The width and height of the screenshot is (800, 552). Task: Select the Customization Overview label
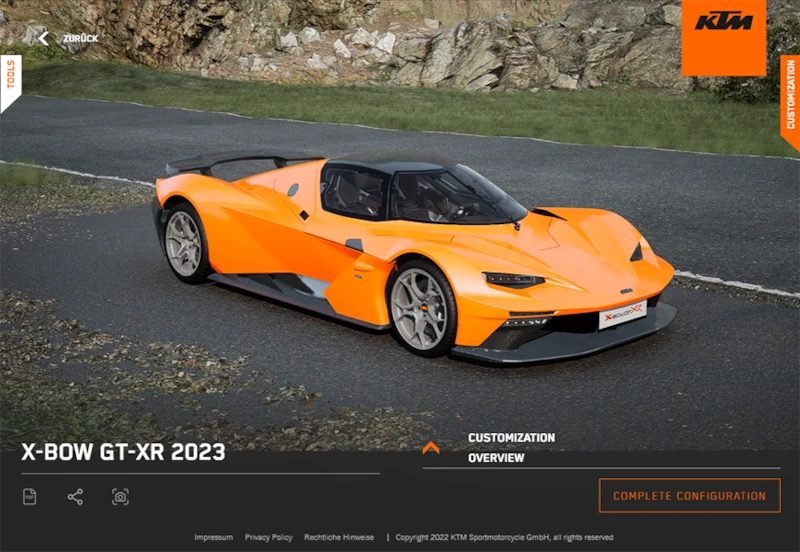pos(511,448)
